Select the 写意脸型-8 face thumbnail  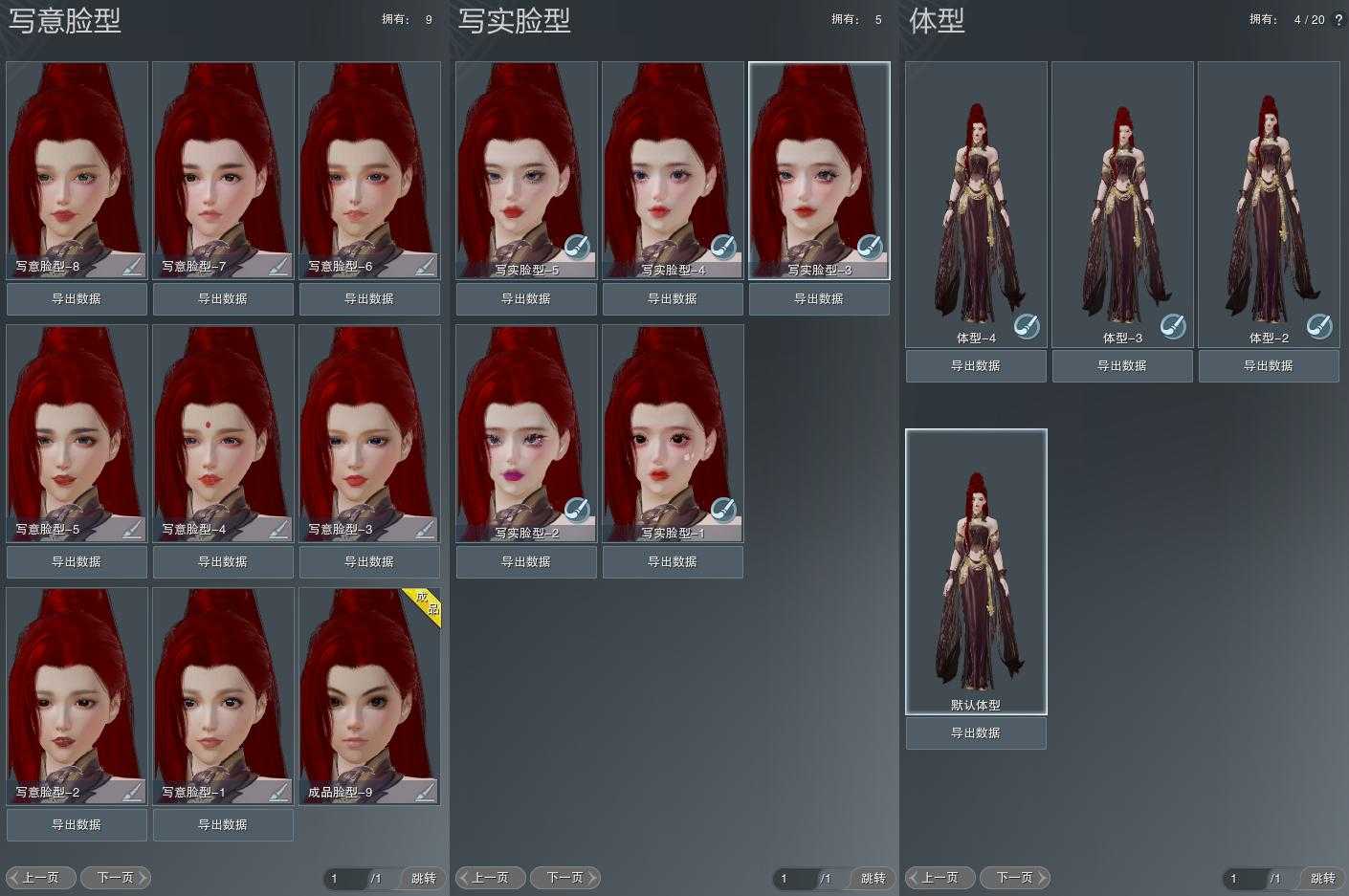tap(77, 163)
